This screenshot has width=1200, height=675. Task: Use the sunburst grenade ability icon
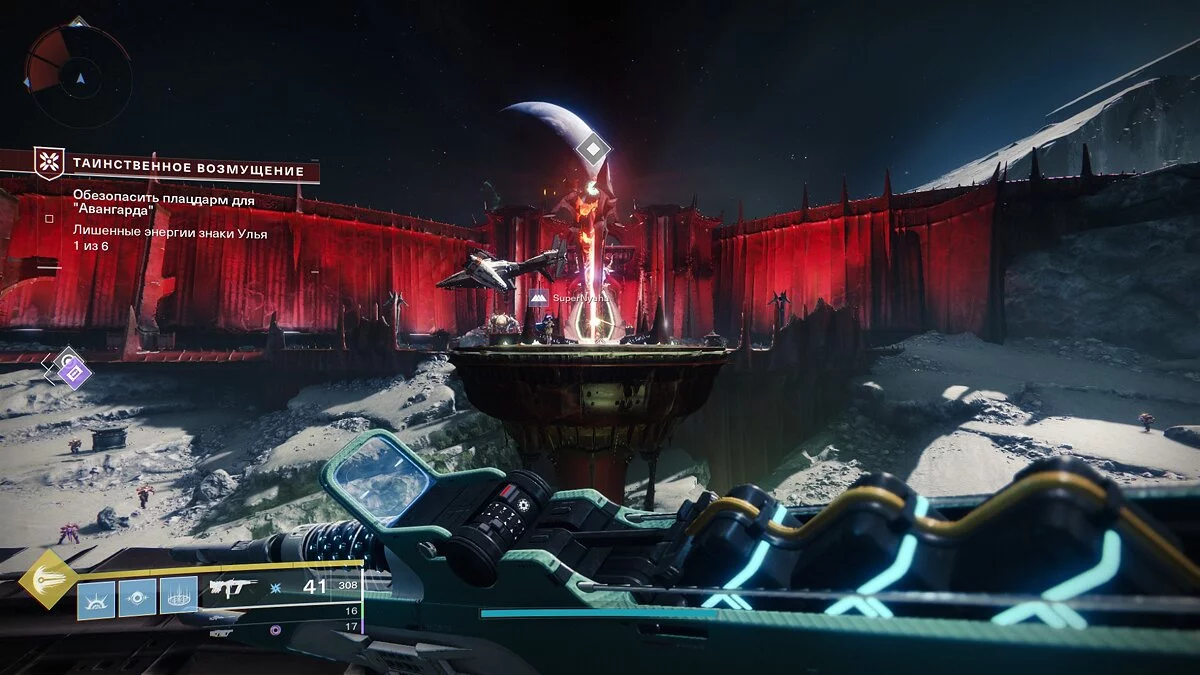(x=96, y=599)
